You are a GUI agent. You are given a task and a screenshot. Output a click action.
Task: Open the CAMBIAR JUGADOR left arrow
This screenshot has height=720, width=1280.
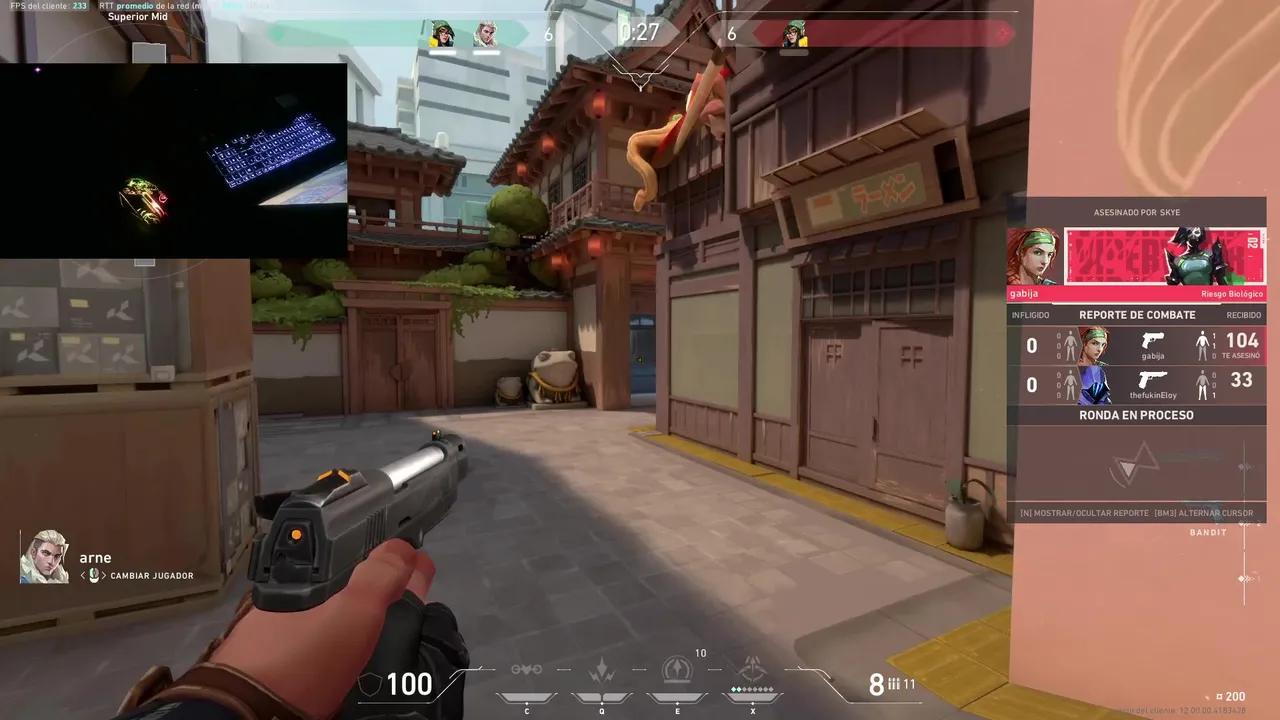pos(83,575)
